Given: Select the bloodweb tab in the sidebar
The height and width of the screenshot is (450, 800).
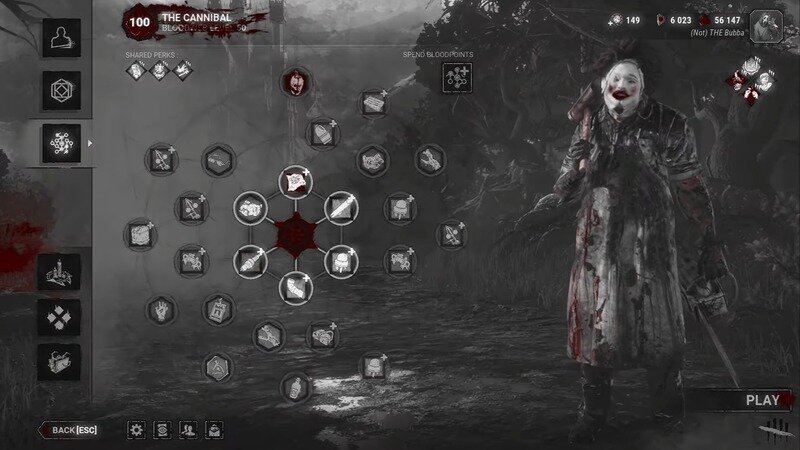Looking at the screenshot, I should tap(59, 144).
